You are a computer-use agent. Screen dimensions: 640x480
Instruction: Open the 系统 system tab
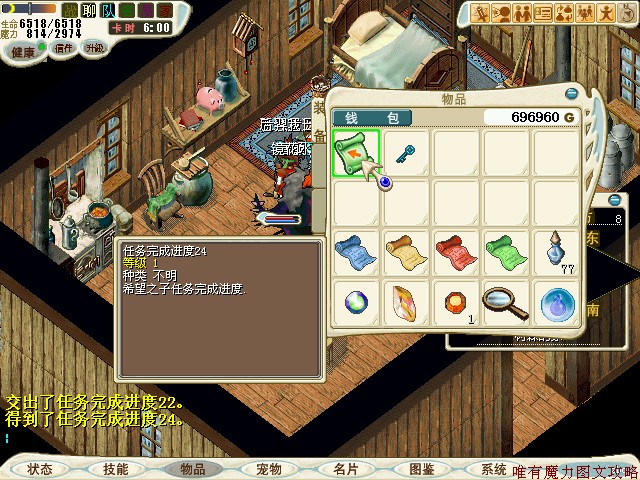[x=493, y=469]
